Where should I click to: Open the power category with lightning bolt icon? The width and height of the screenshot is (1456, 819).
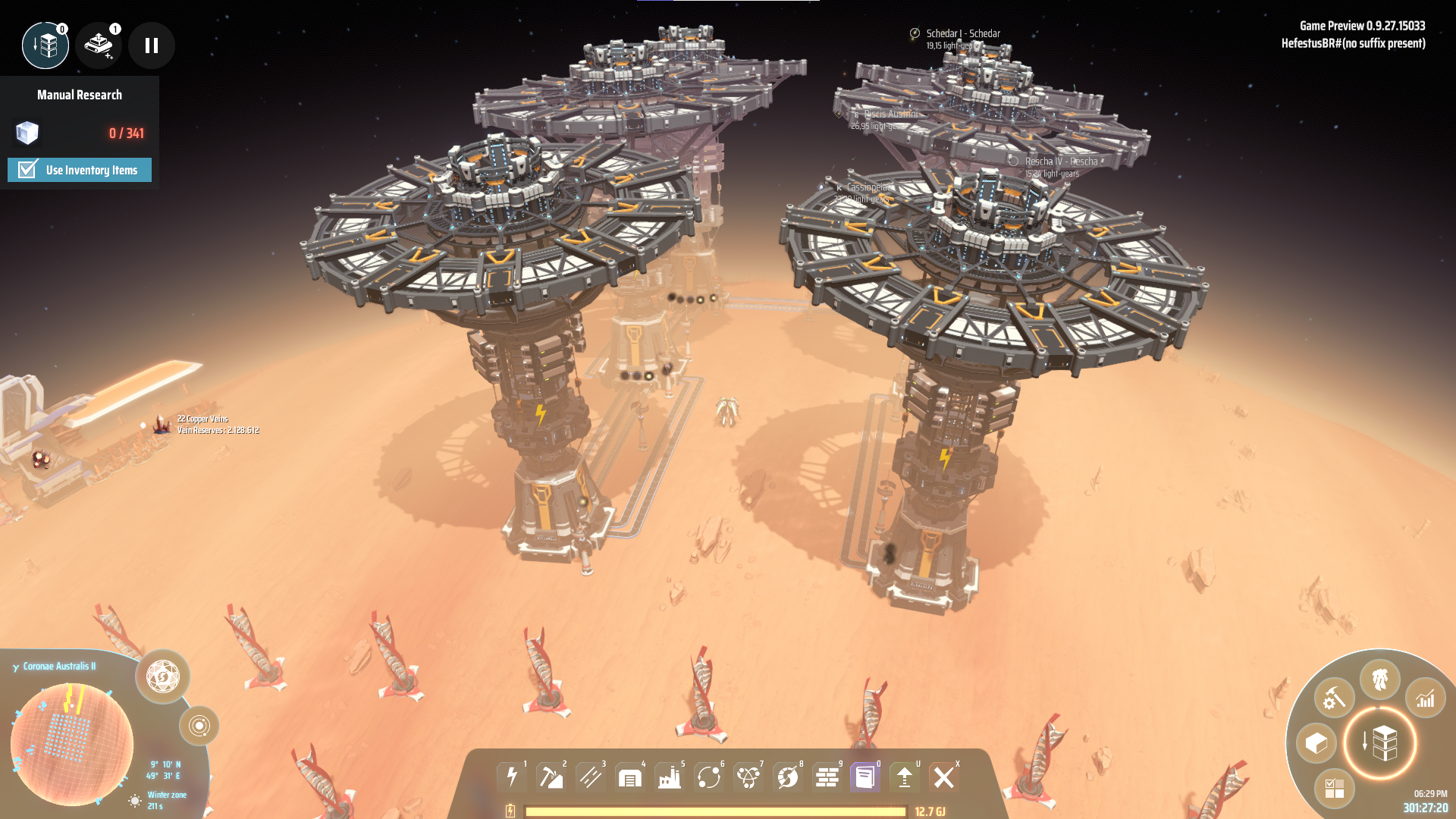(x=513, y=777)
